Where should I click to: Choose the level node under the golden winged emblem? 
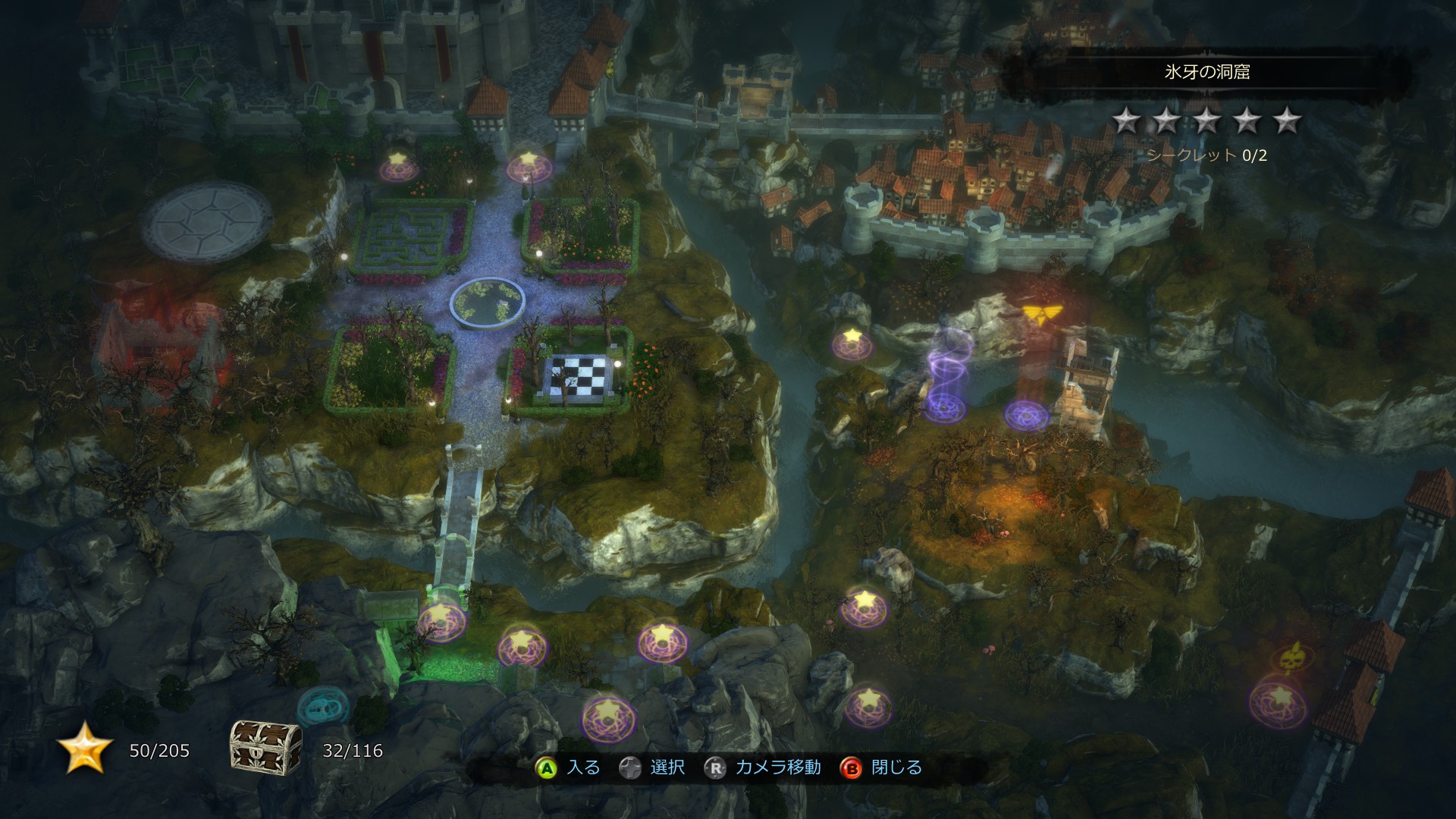click(x=1027, y=414)
